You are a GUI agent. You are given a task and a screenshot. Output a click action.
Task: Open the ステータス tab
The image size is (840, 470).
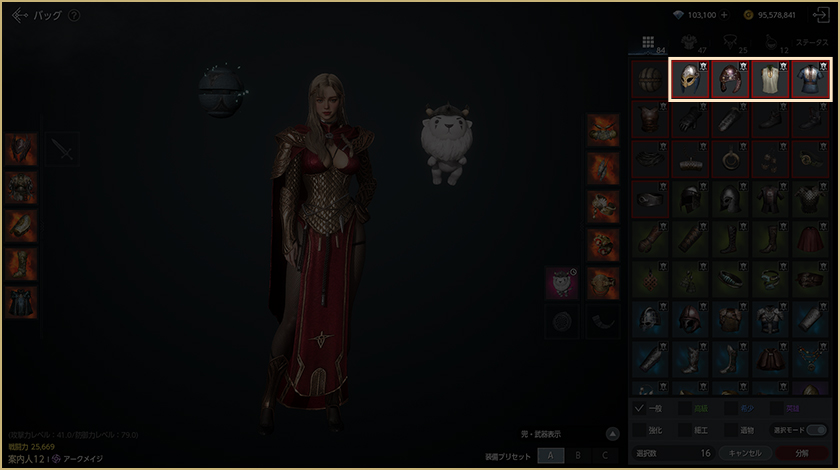point(811,44)
